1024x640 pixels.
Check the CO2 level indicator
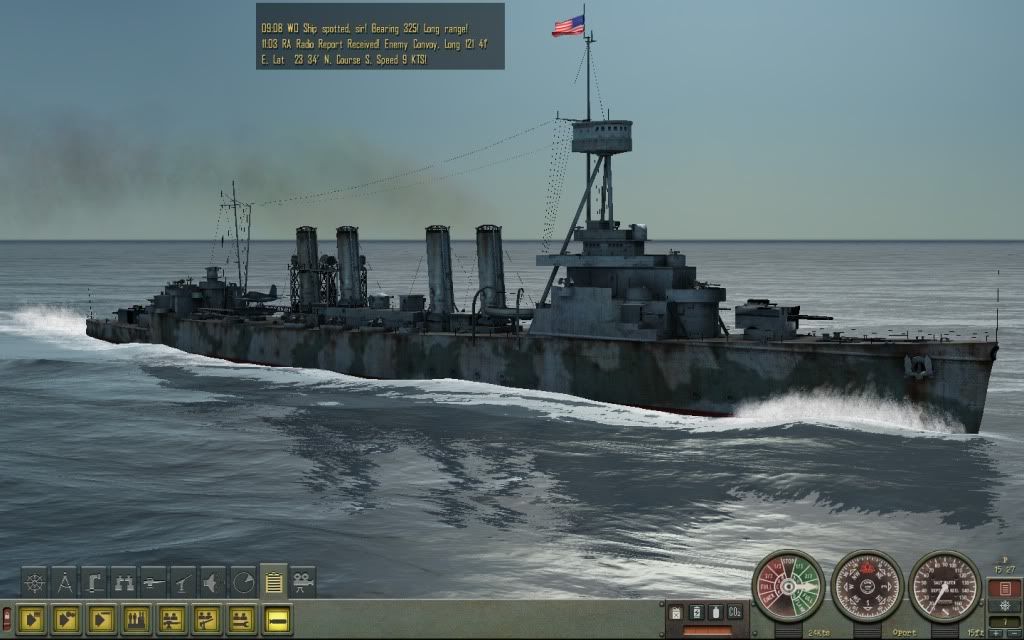[734, 612]
